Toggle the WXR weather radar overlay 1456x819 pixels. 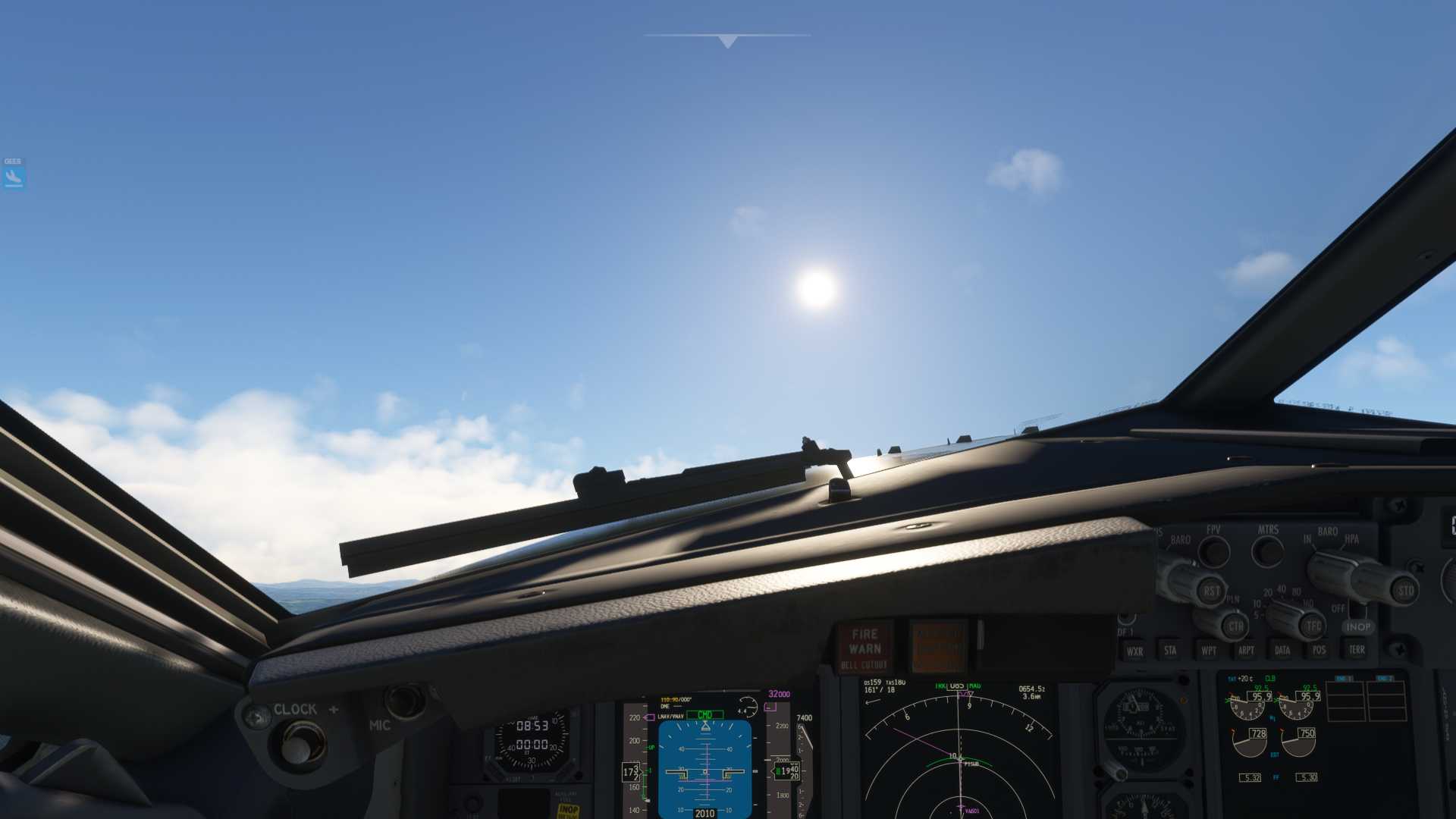(1135, 650)
